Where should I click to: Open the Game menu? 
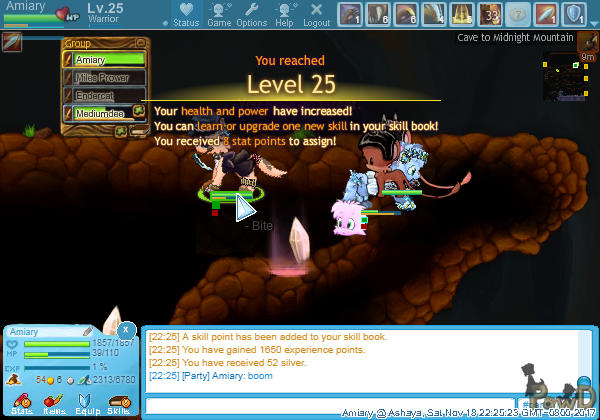point(219,14)
